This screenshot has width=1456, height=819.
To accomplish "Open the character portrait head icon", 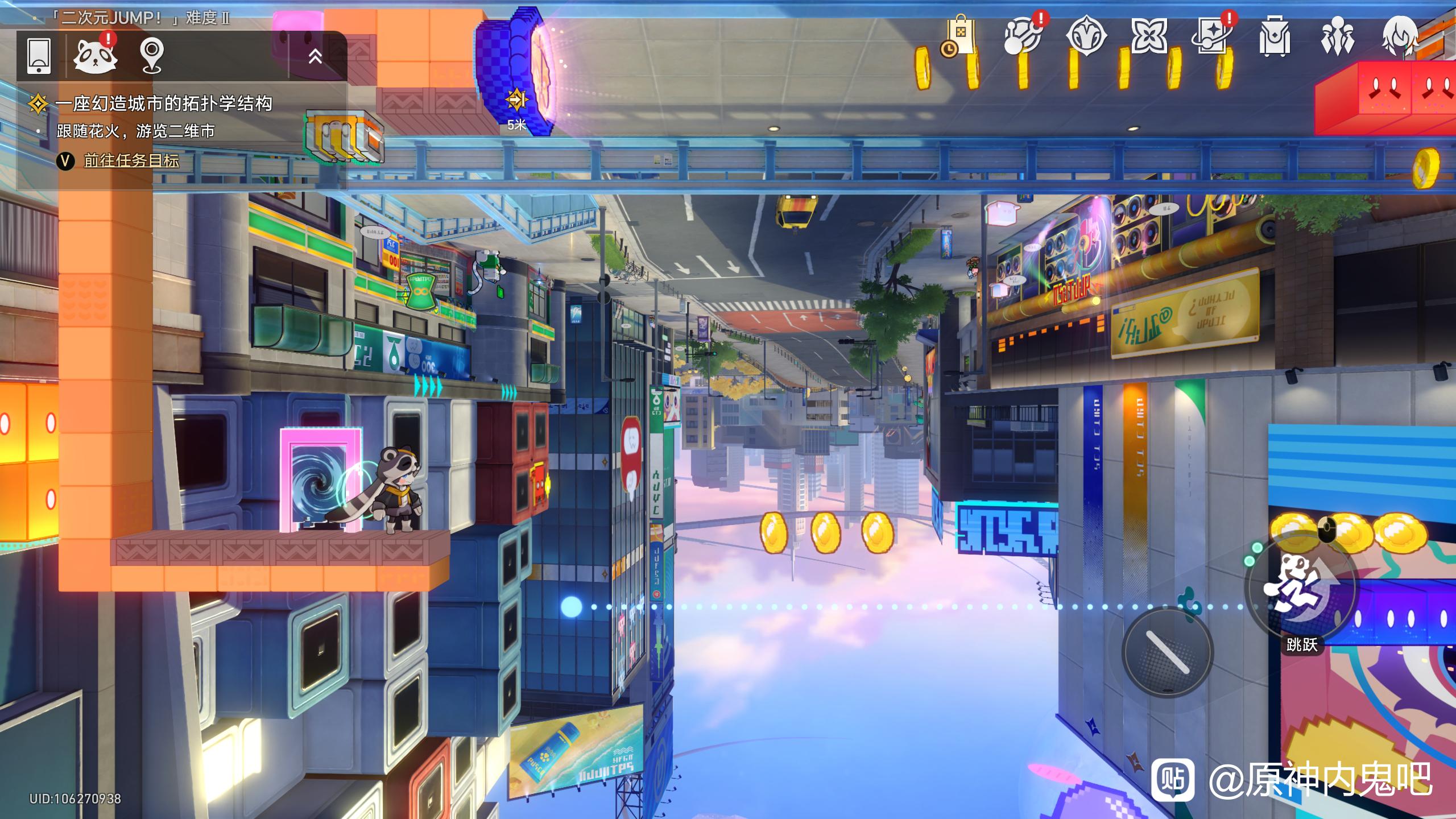I will (x=1400, y=36).
